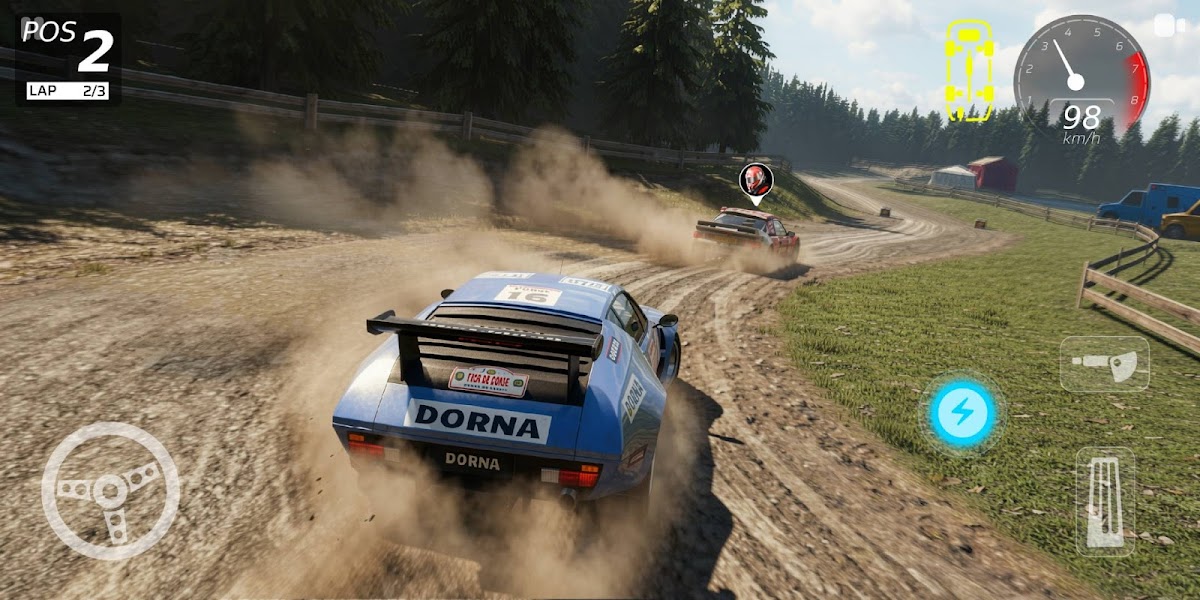The width and height of the screenshot is (1200, 600).
Task: Tap the steering wheel control
Action: pyautogui.click(x=110, y=491)
